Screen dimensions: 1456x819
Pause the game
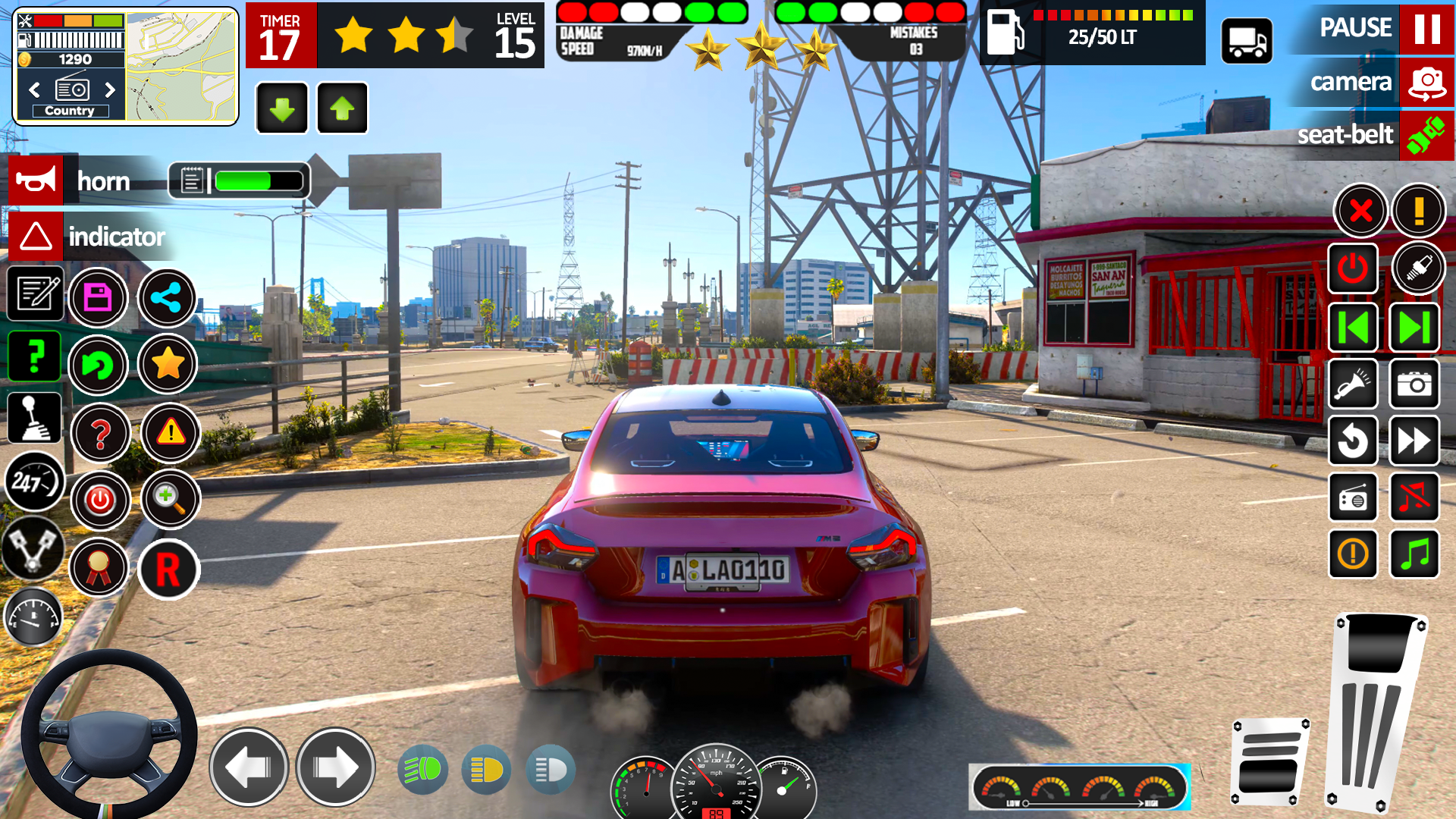[x=1426, y=29]
